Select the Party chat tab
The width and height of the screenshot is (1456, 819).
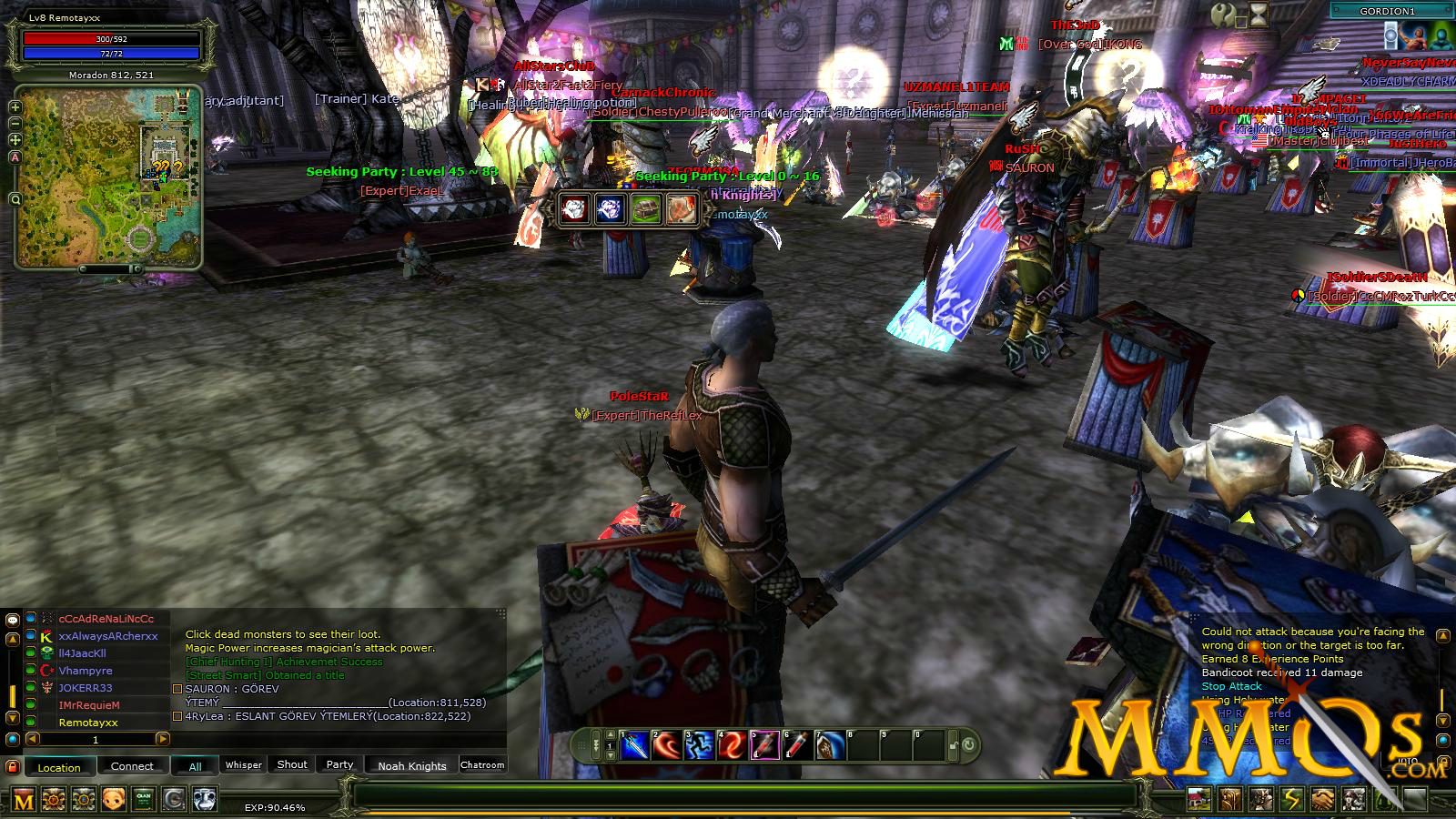339,765
